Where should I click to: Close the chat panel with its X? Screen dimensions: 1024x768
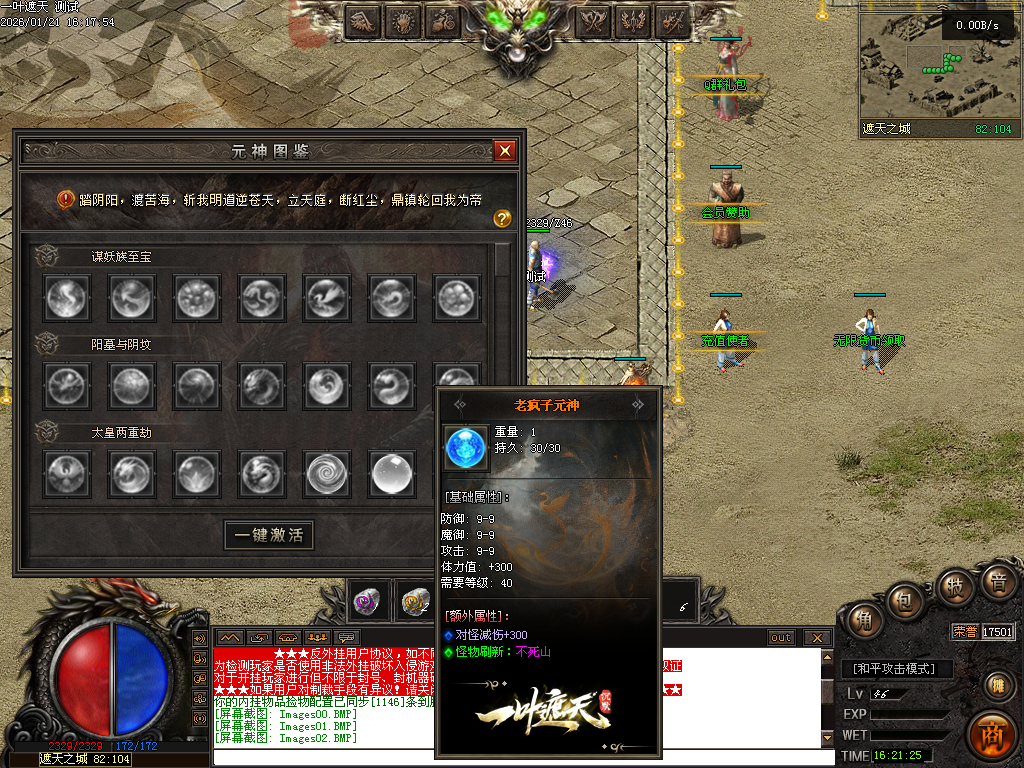pyautogui.click(x=817, y=638)
